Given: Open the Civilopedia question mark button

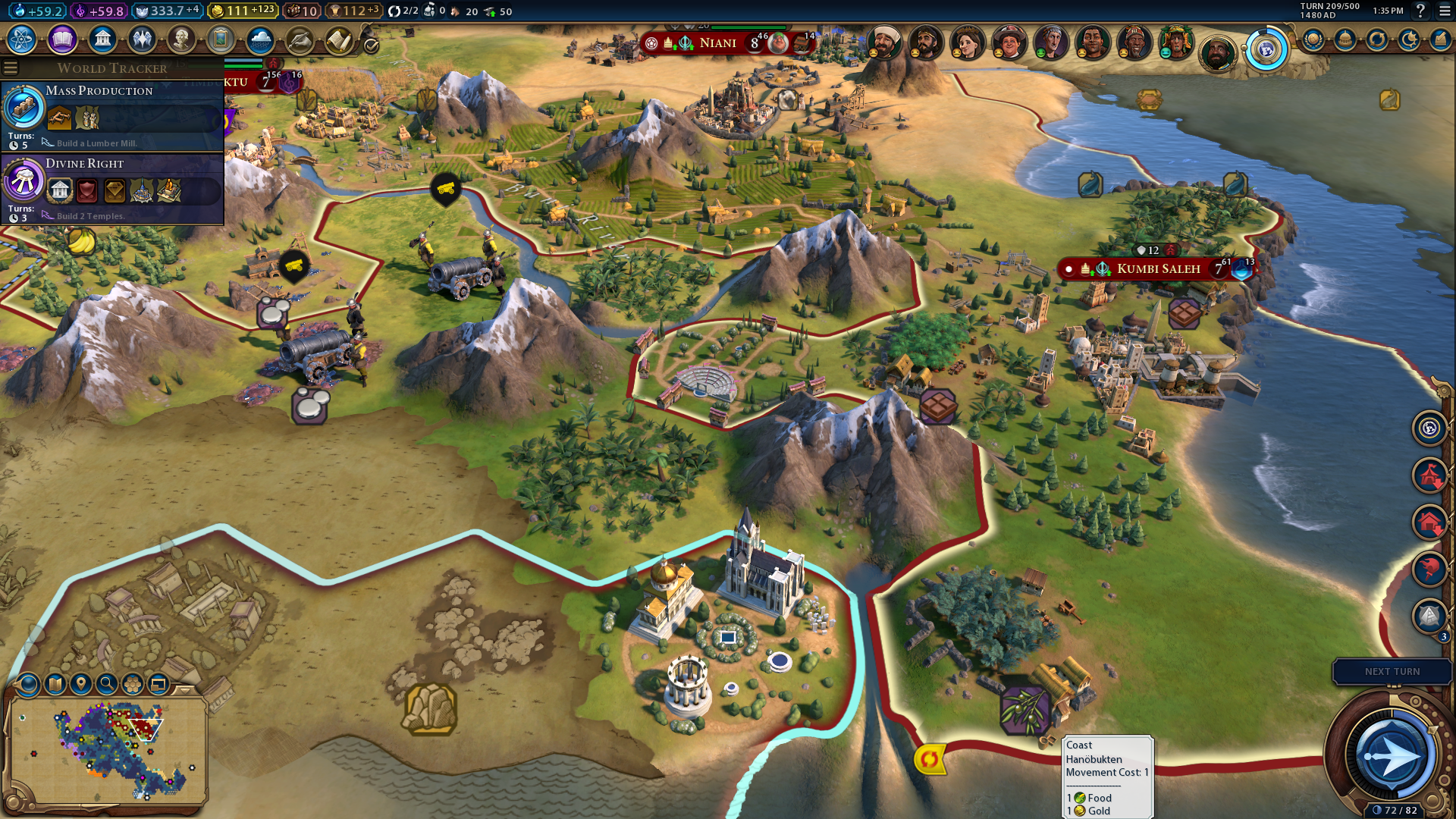Looking at the screenshot, I should (1420, 11).
